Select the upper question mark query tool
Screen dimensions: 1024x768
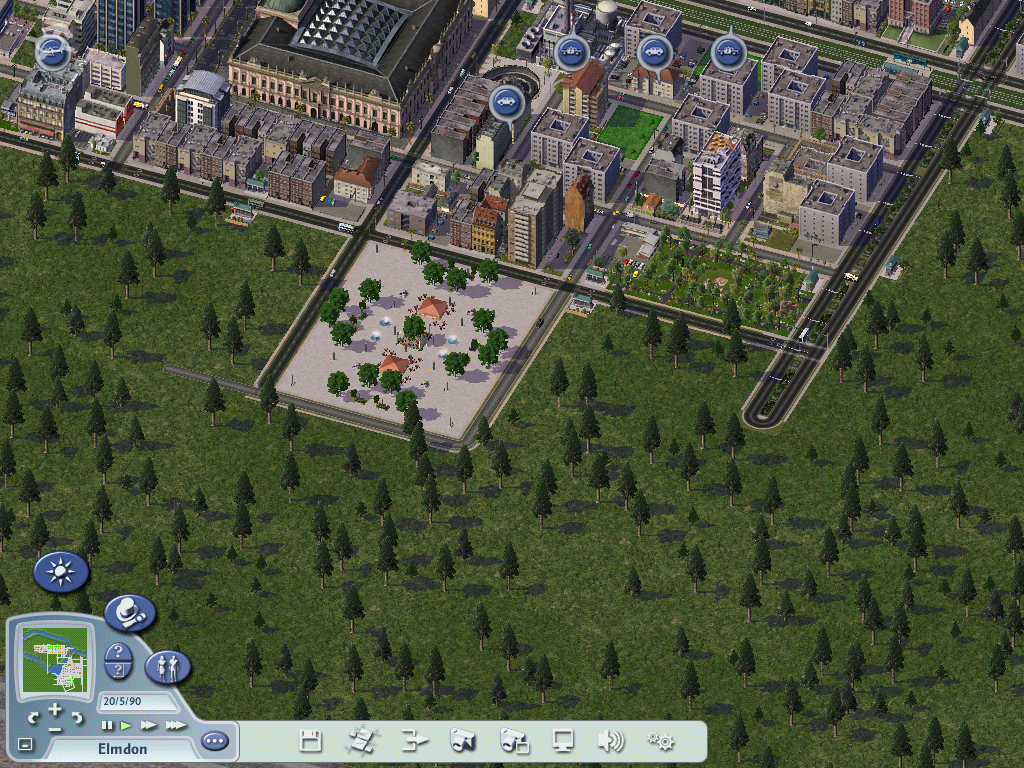(x=119, y=651)
